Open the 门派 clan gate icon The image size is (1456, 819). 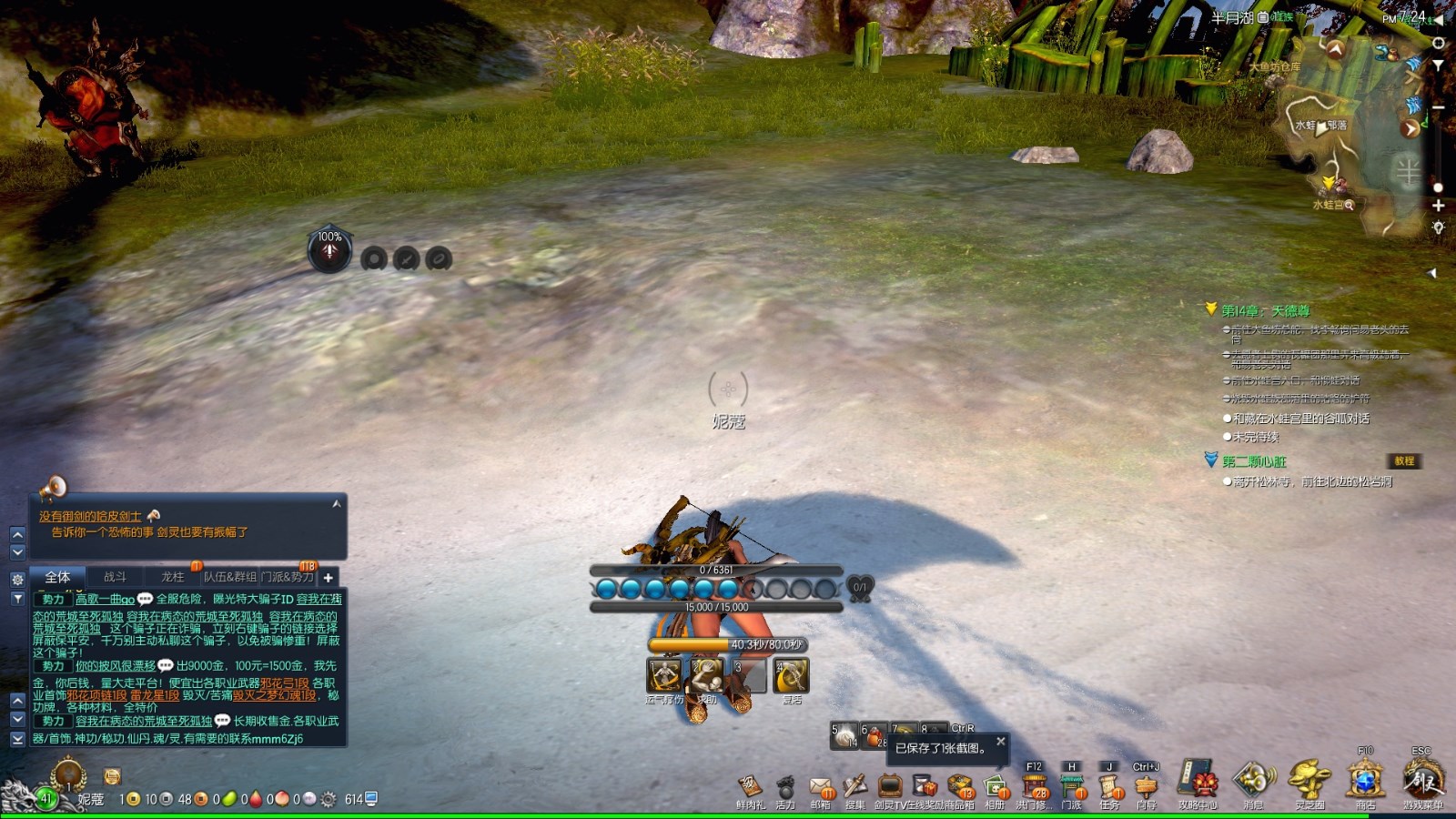coord(1071,787)
